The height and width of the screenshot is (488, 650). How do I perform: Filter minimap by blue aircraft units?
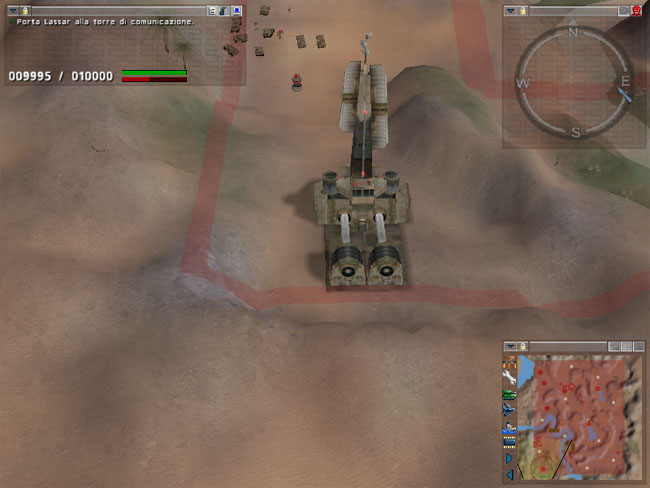coord(510,411)
